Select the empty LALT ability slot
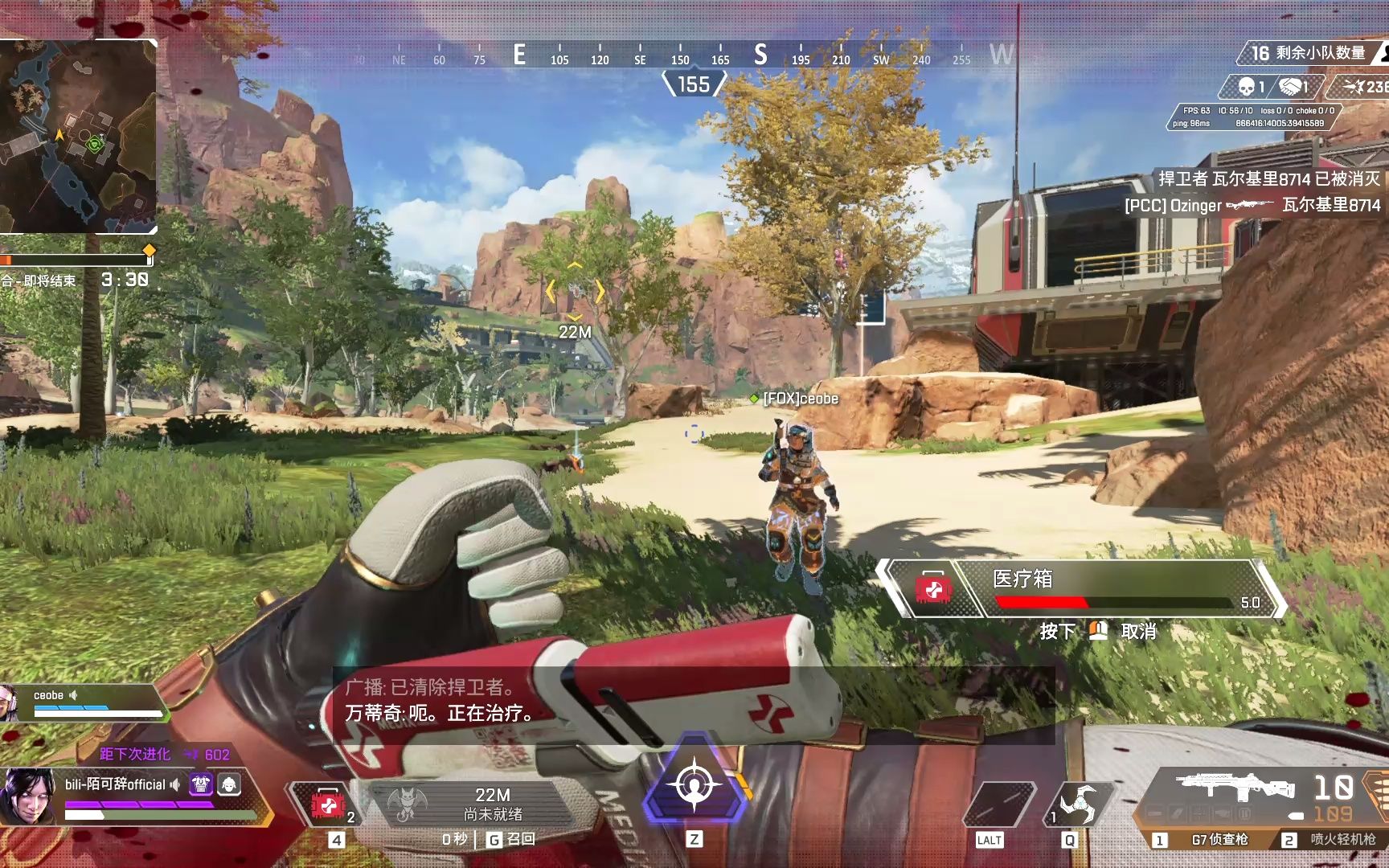Viewport: 1389px width, 868px height. (996, 805)
